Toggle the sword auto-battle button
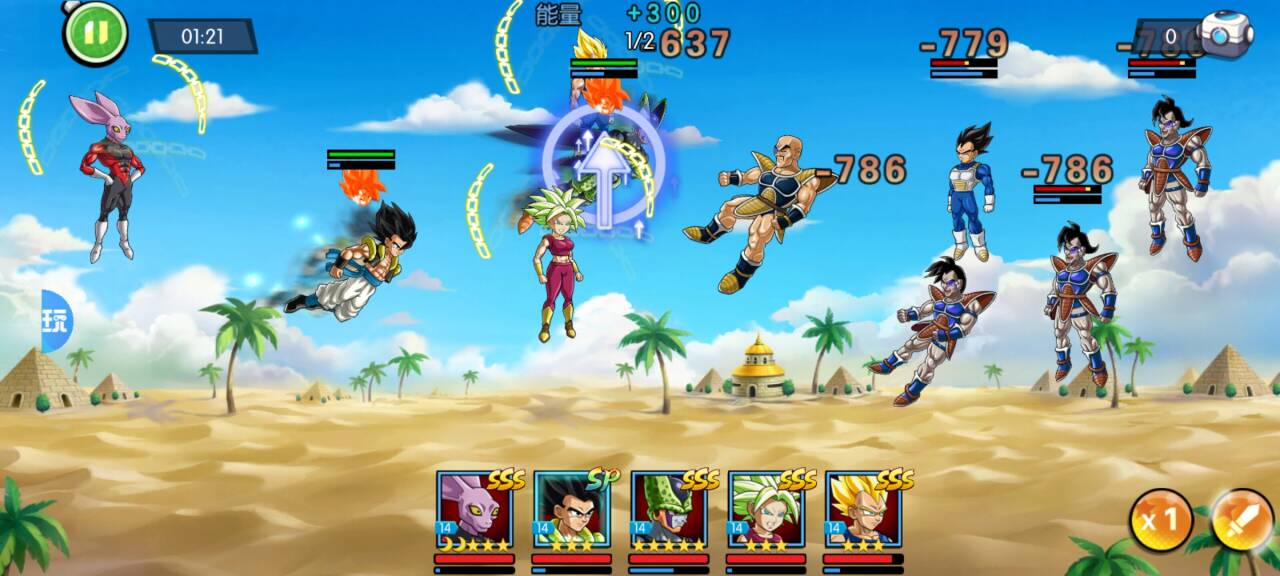The width and height of the screenshot is (1280, 576). [x=1241, y=520]
